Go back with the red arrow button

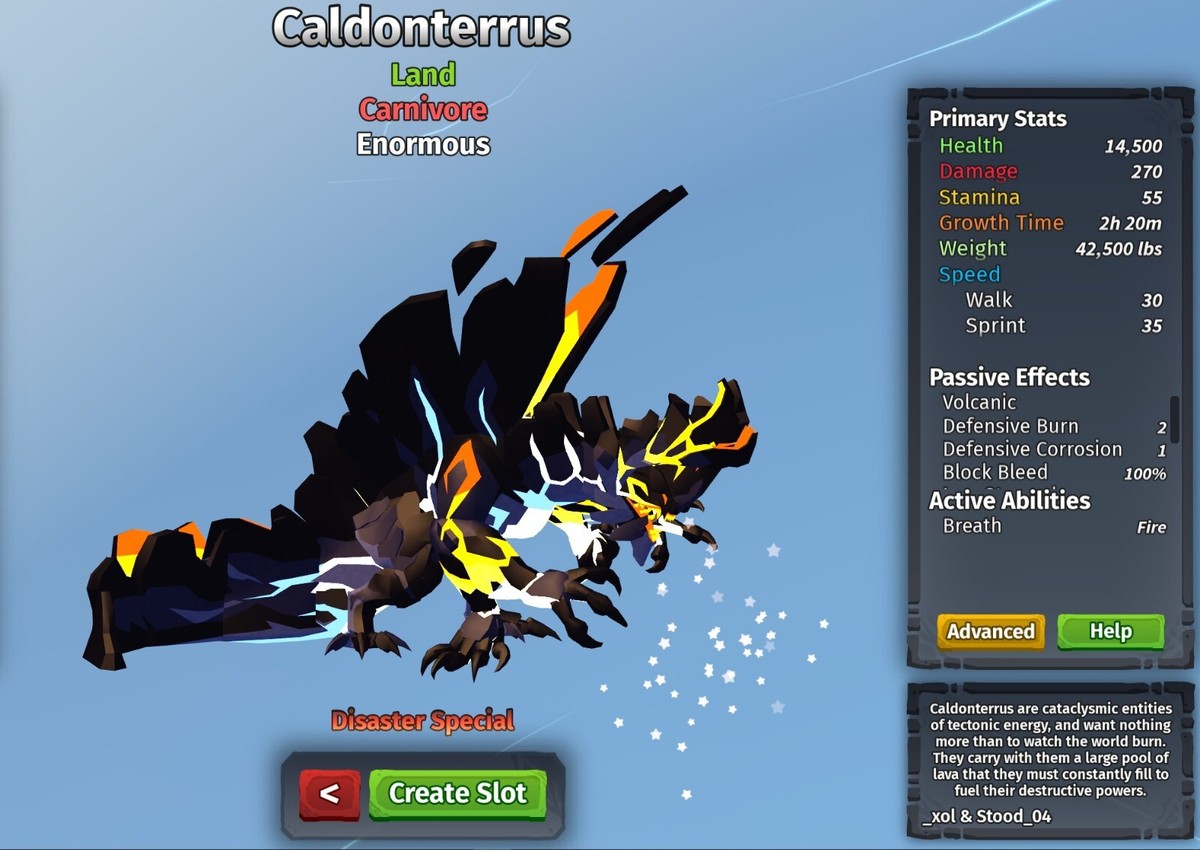click(x=329, y=794)
